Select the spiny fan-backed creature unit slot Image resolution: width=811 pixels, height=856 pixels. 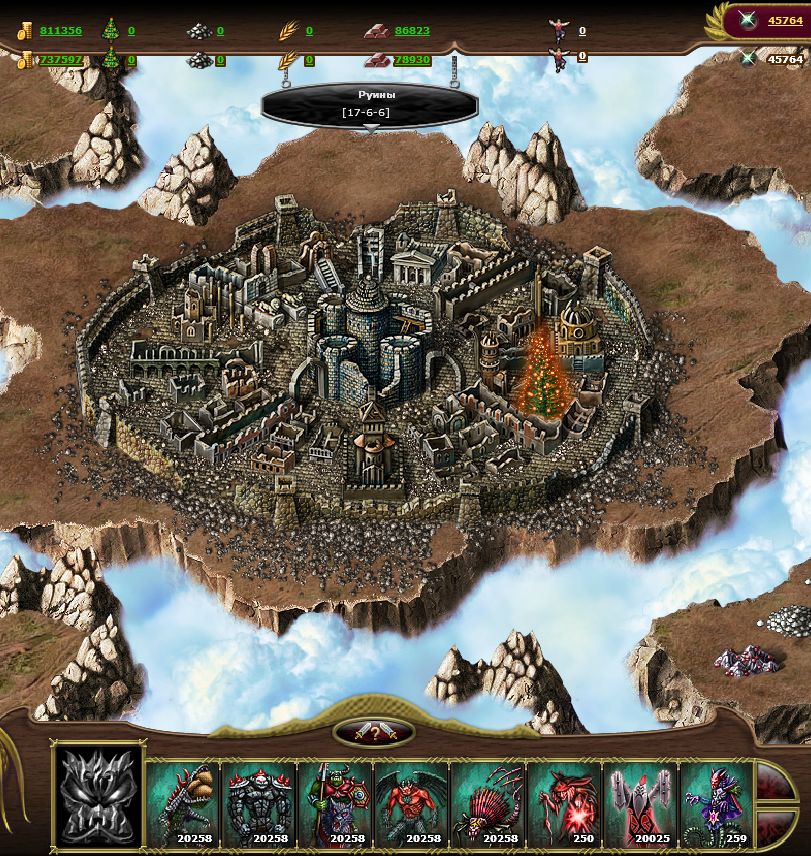click(x=487, y=804)
